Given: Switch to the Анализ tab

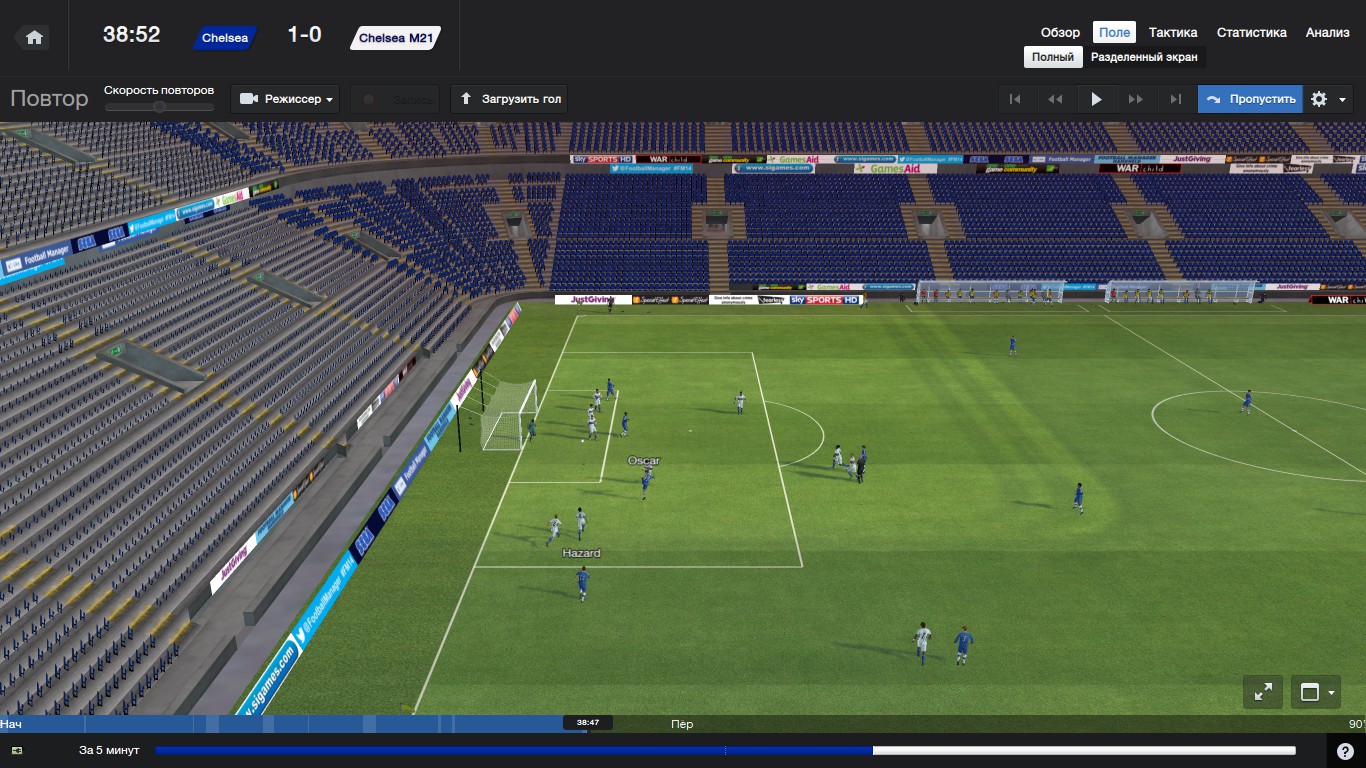Looking at the screenshot, I should pos(1327,33).
